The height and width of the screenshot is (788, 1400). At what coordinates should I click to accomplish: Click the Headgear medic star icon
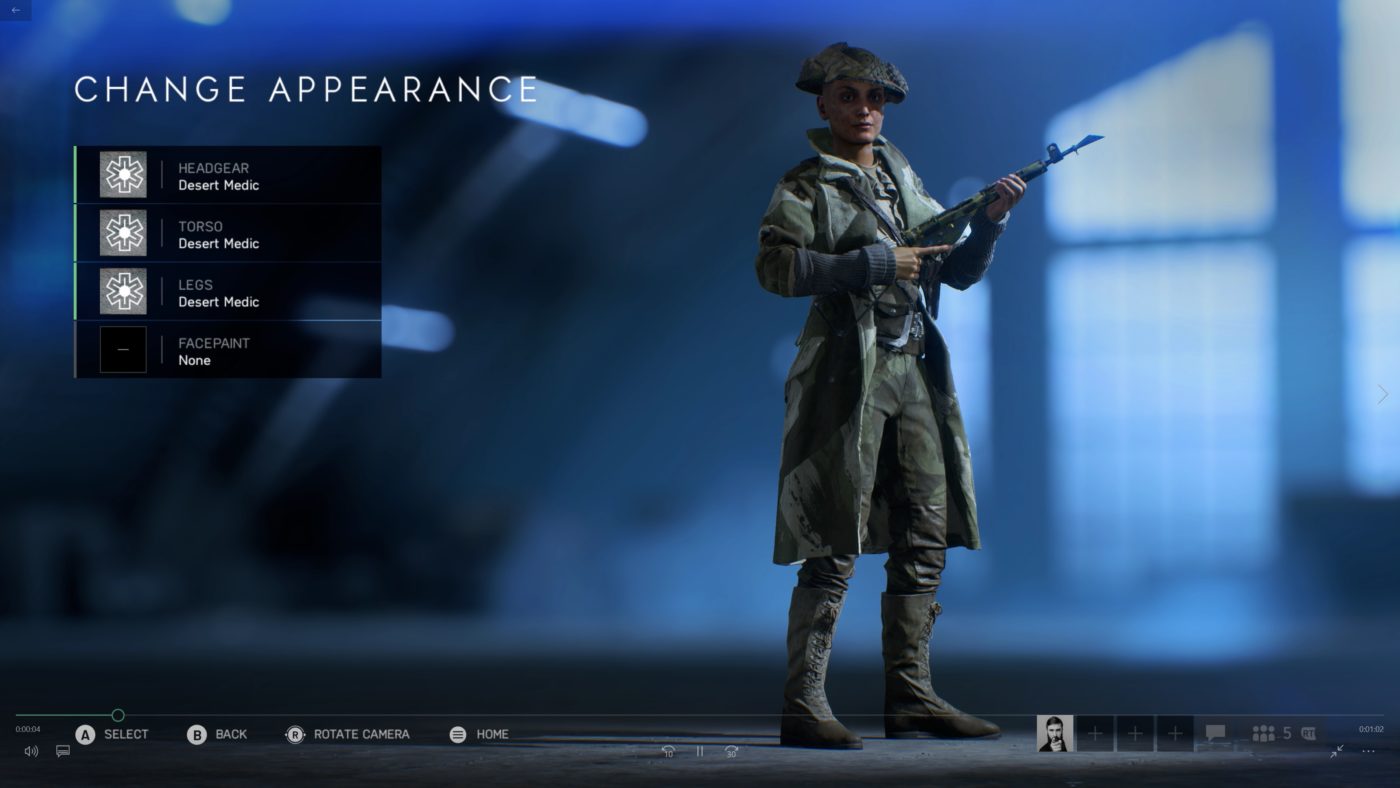[x=122, y=174]
